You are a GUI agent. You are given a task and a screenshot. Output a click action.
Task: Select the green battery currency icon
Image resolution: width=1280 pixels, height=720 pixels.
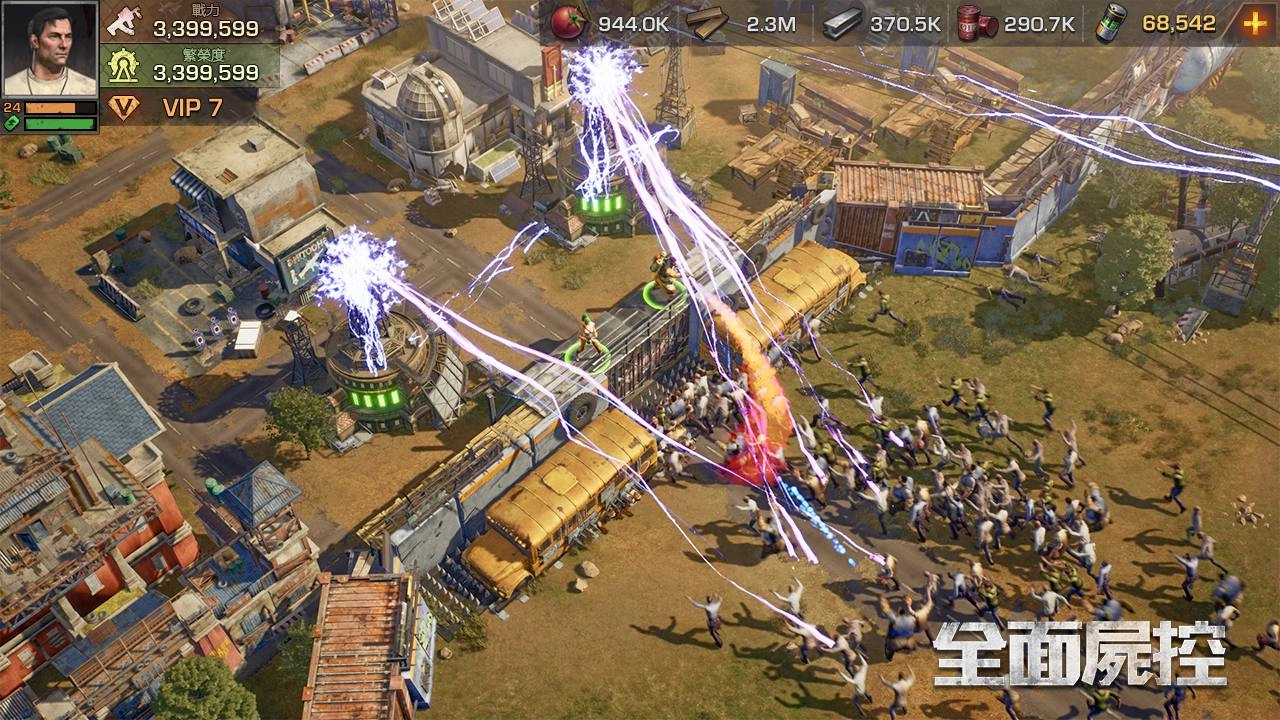(x=1109, y=23)
